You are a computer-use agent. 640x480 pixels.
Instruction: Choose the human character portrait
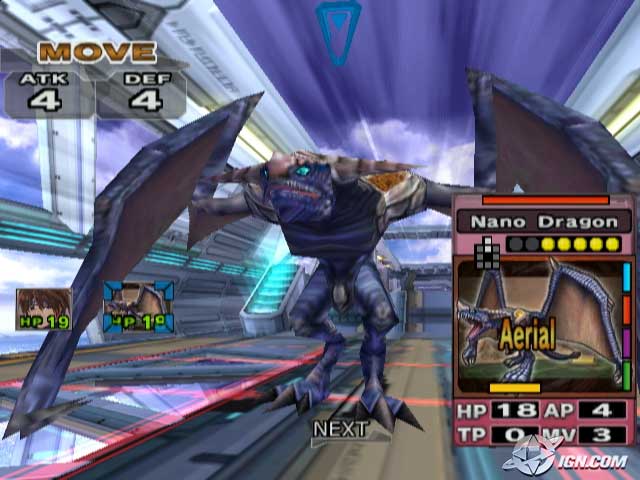coord(44,309)
